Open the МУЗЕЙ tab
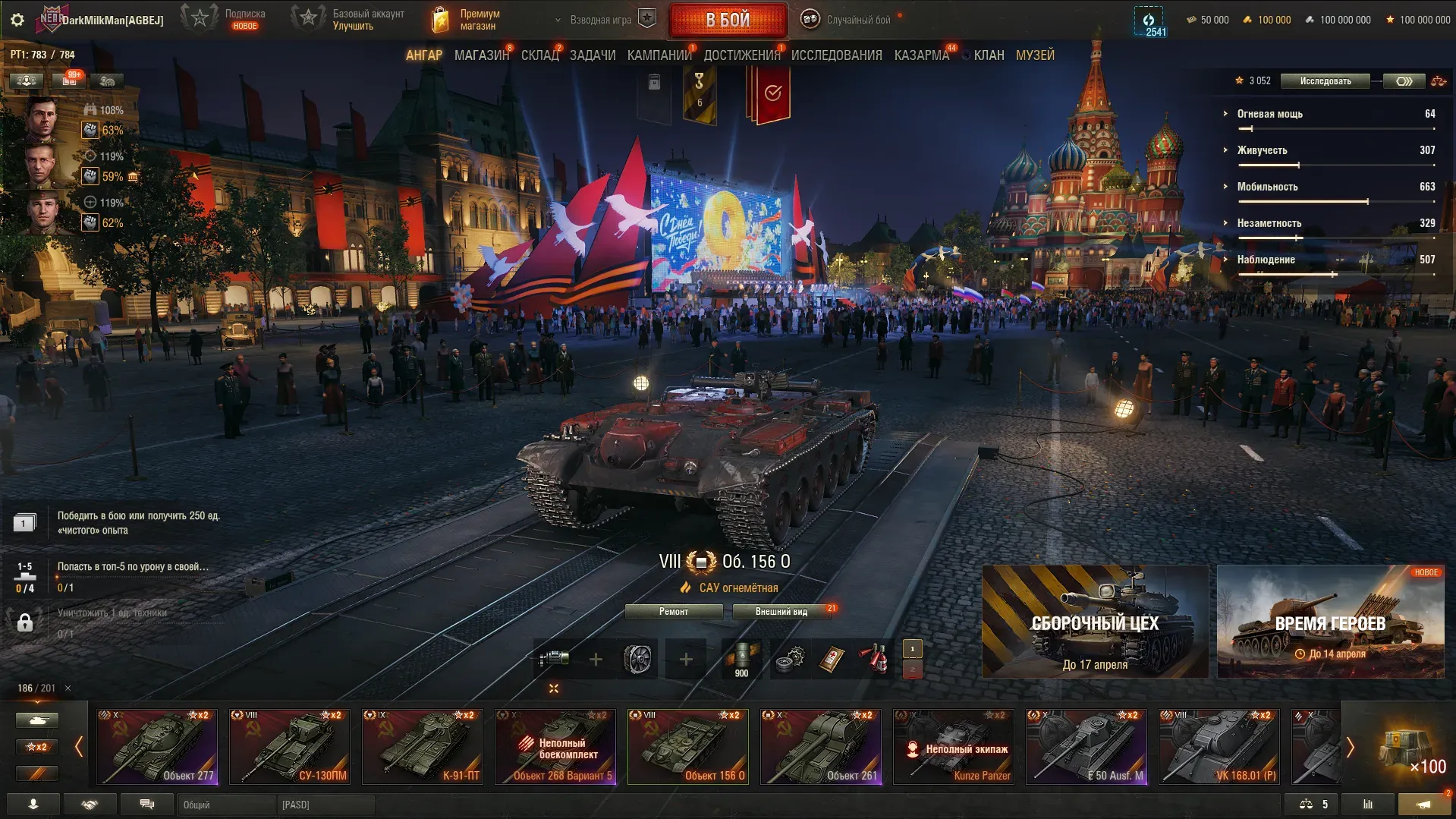 tap(1035, 55)
